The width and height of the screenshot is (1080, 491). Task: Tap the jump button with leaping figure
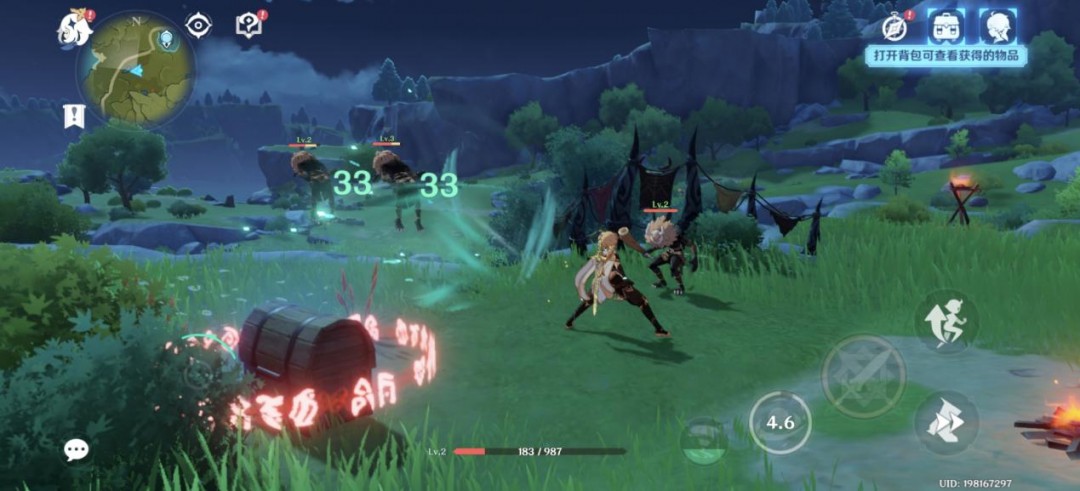click(946, 321)
